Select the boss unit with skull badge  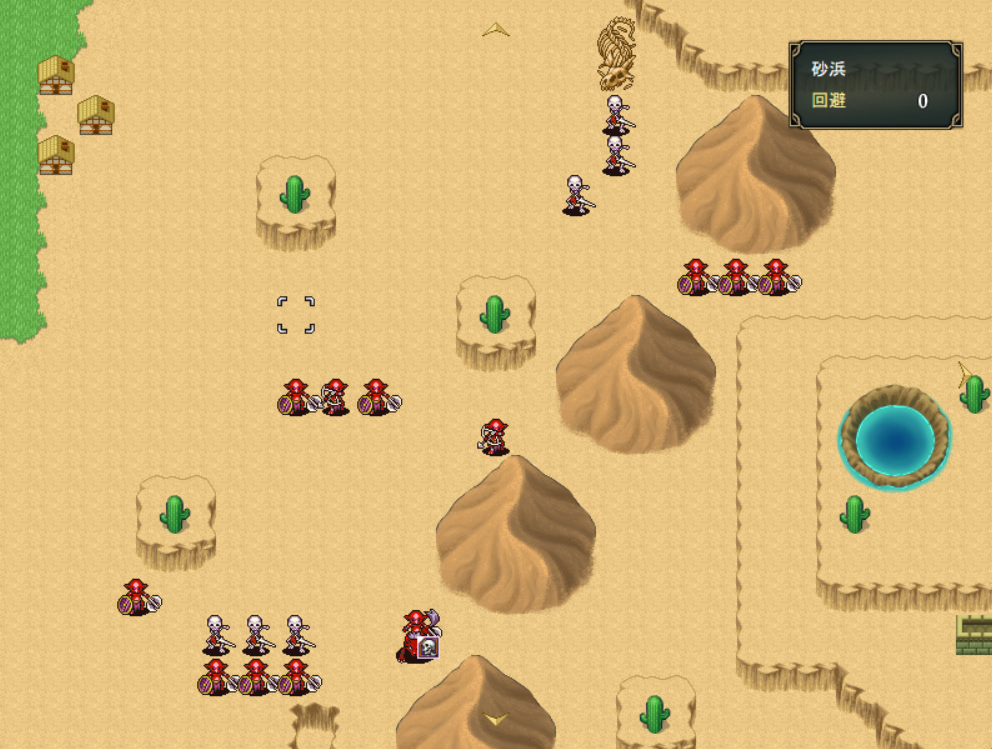point(418,636)
